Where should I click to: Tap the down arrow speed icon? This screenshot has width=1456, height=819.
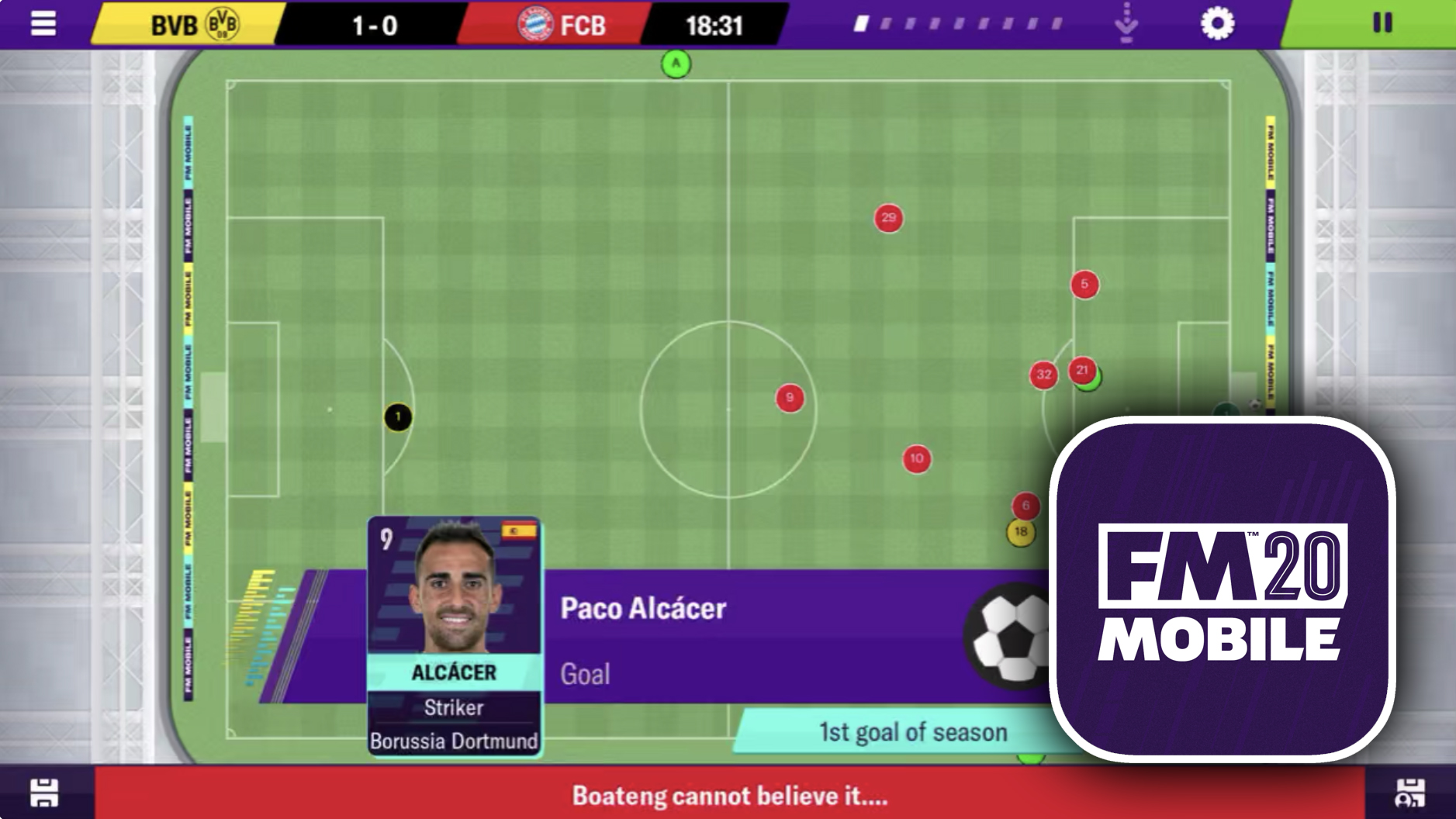1126,23
